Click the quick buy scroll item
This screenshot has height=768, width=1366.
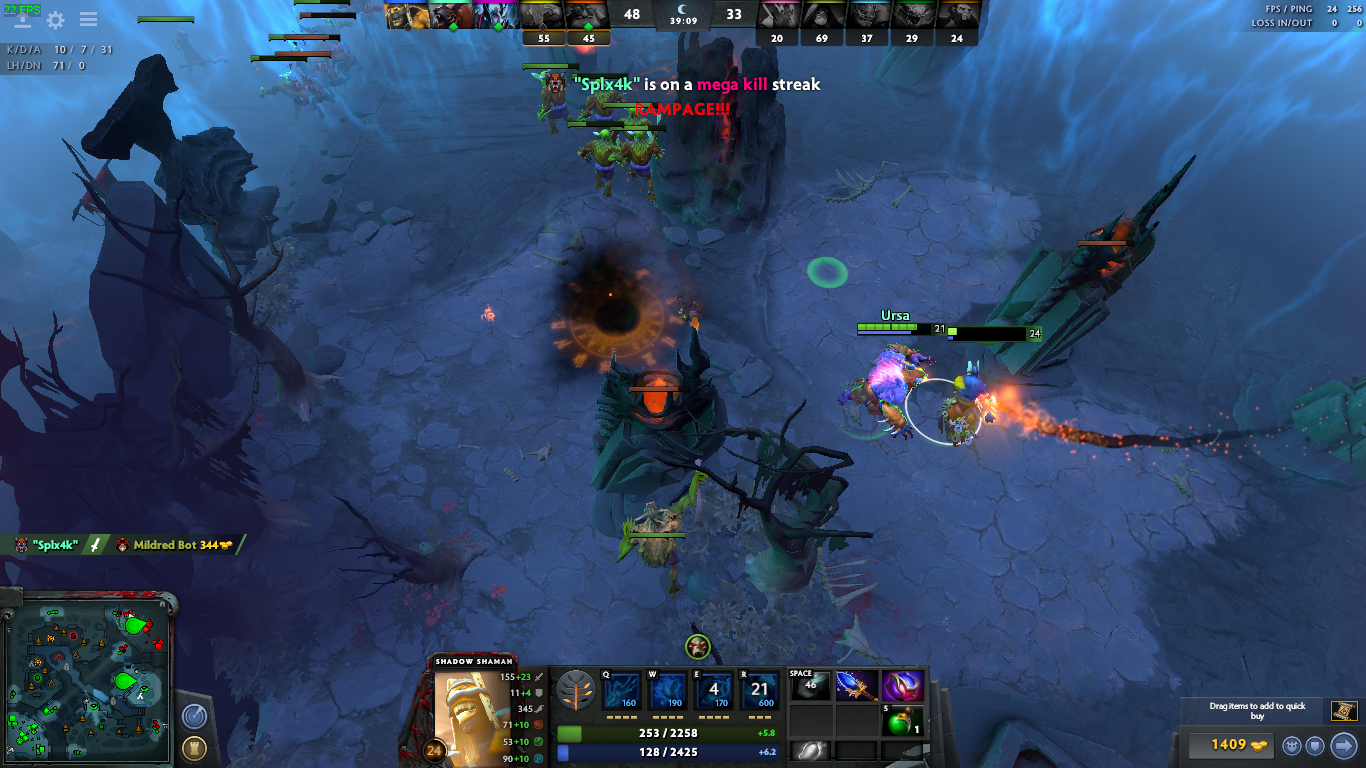pyautogui.click(x=1343, y=711)
